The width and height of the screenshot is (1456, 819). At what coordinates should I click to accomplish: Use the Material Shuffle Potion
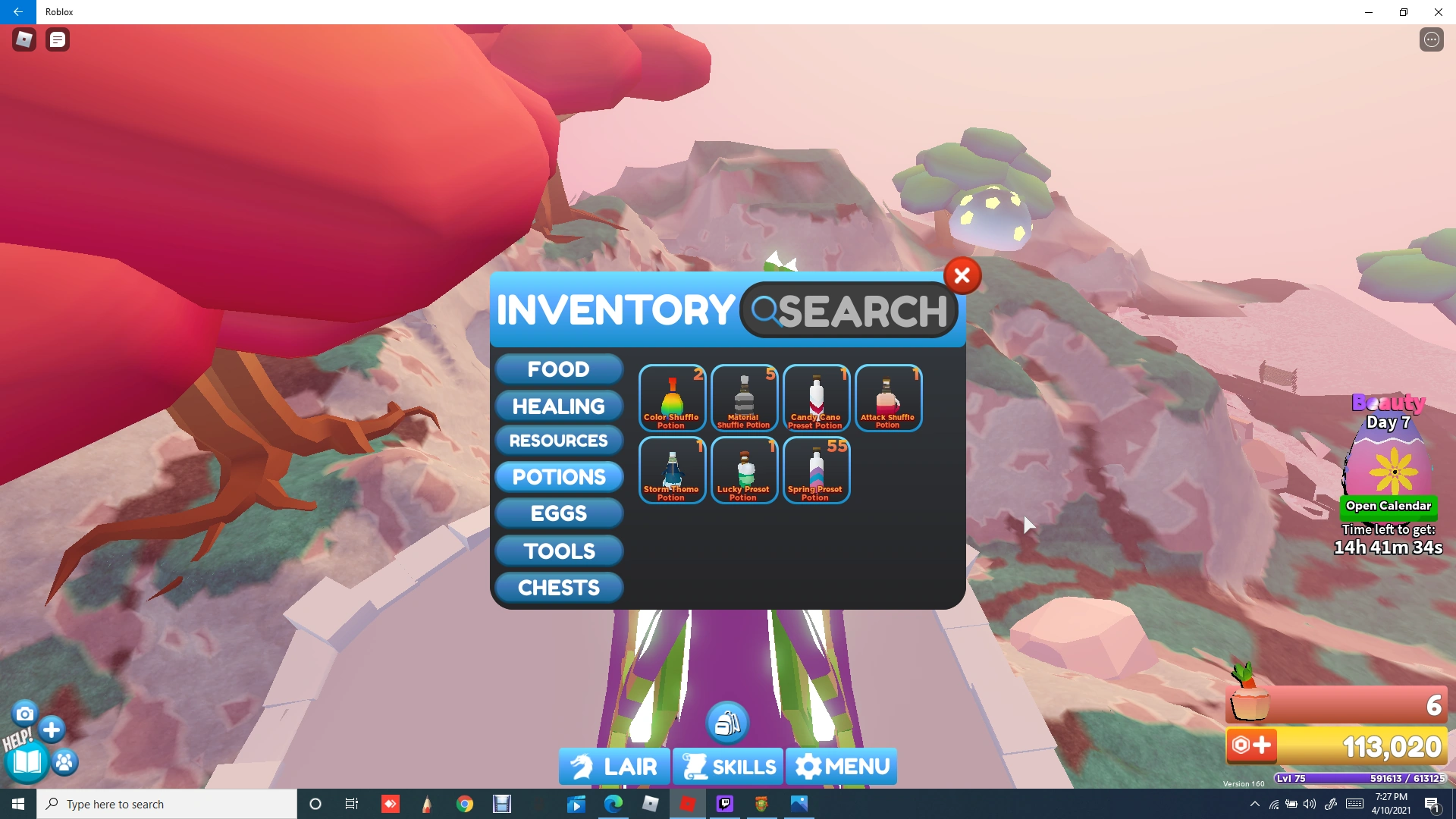click(x=744, y=397)
